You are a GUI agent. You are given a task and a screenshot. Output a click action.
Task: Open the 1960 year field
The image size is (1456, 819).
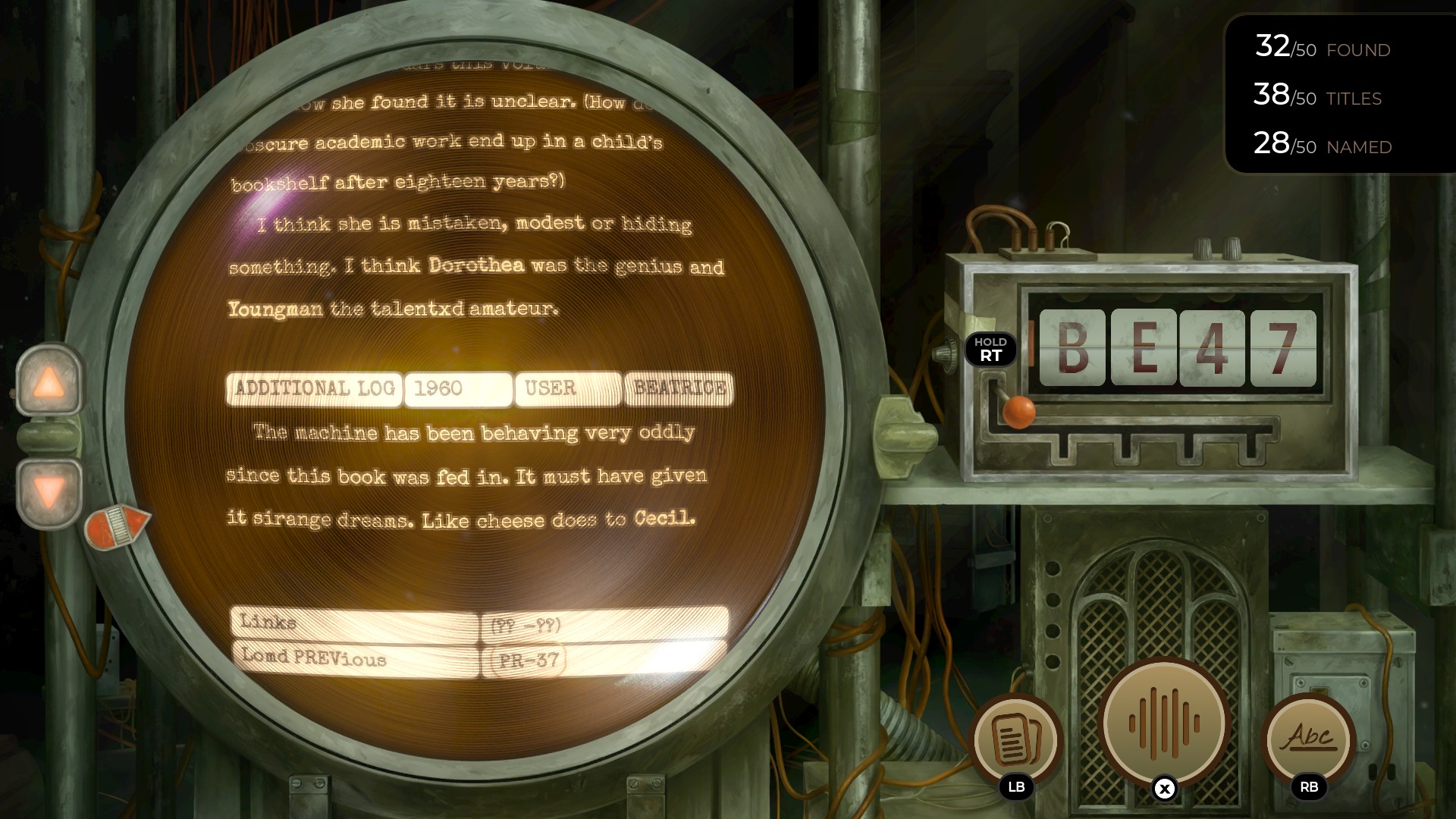pyautogui.click(x=458, y=389)
